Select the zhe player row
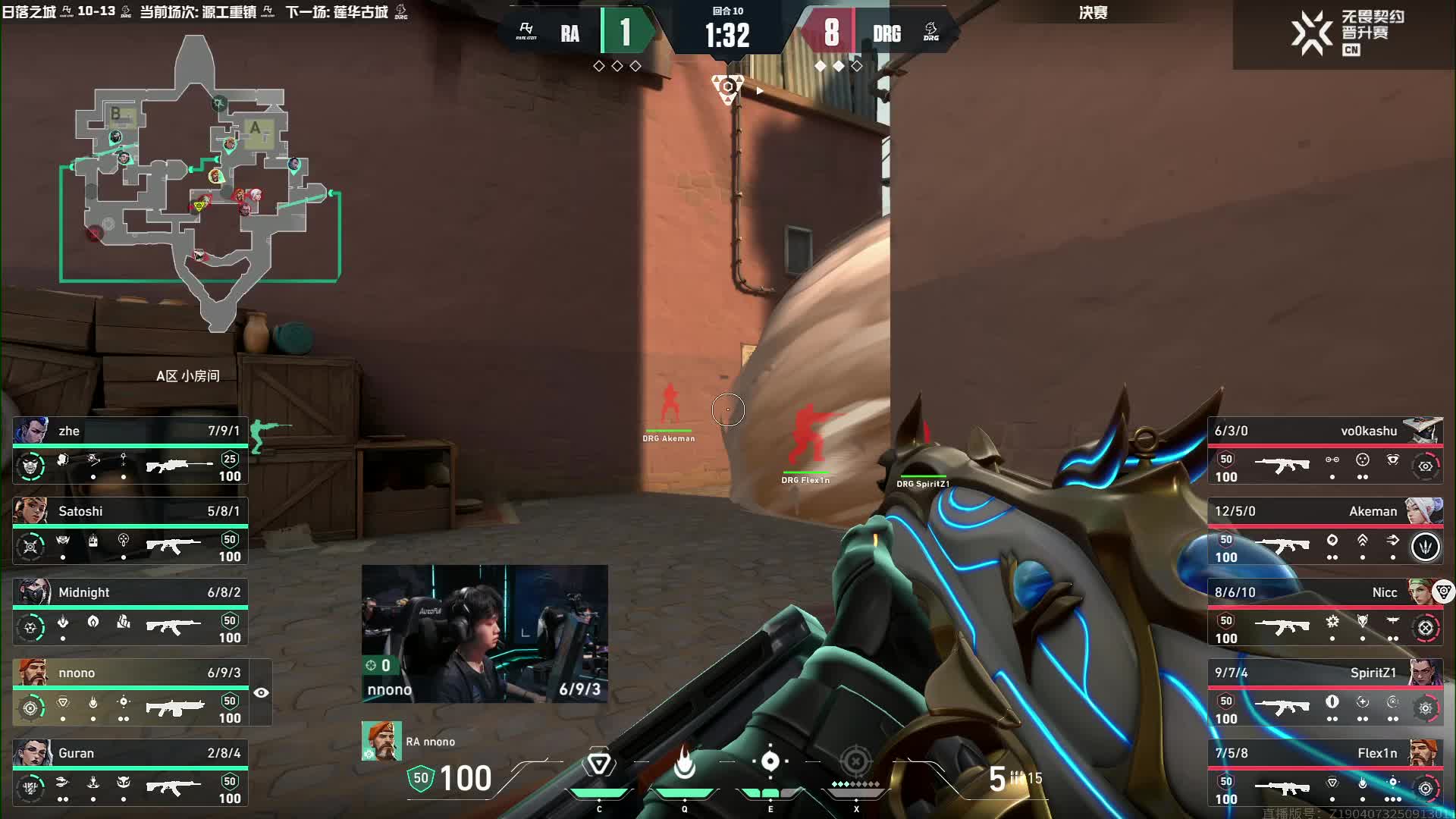 click(x=130, y=450)
